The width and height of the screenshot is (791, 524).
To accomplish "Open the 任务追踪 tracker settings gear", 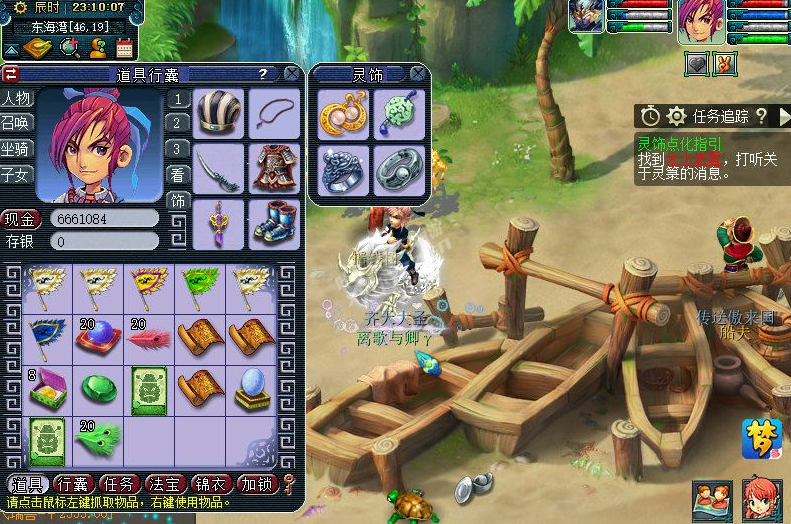I will [x=677, y=116].
